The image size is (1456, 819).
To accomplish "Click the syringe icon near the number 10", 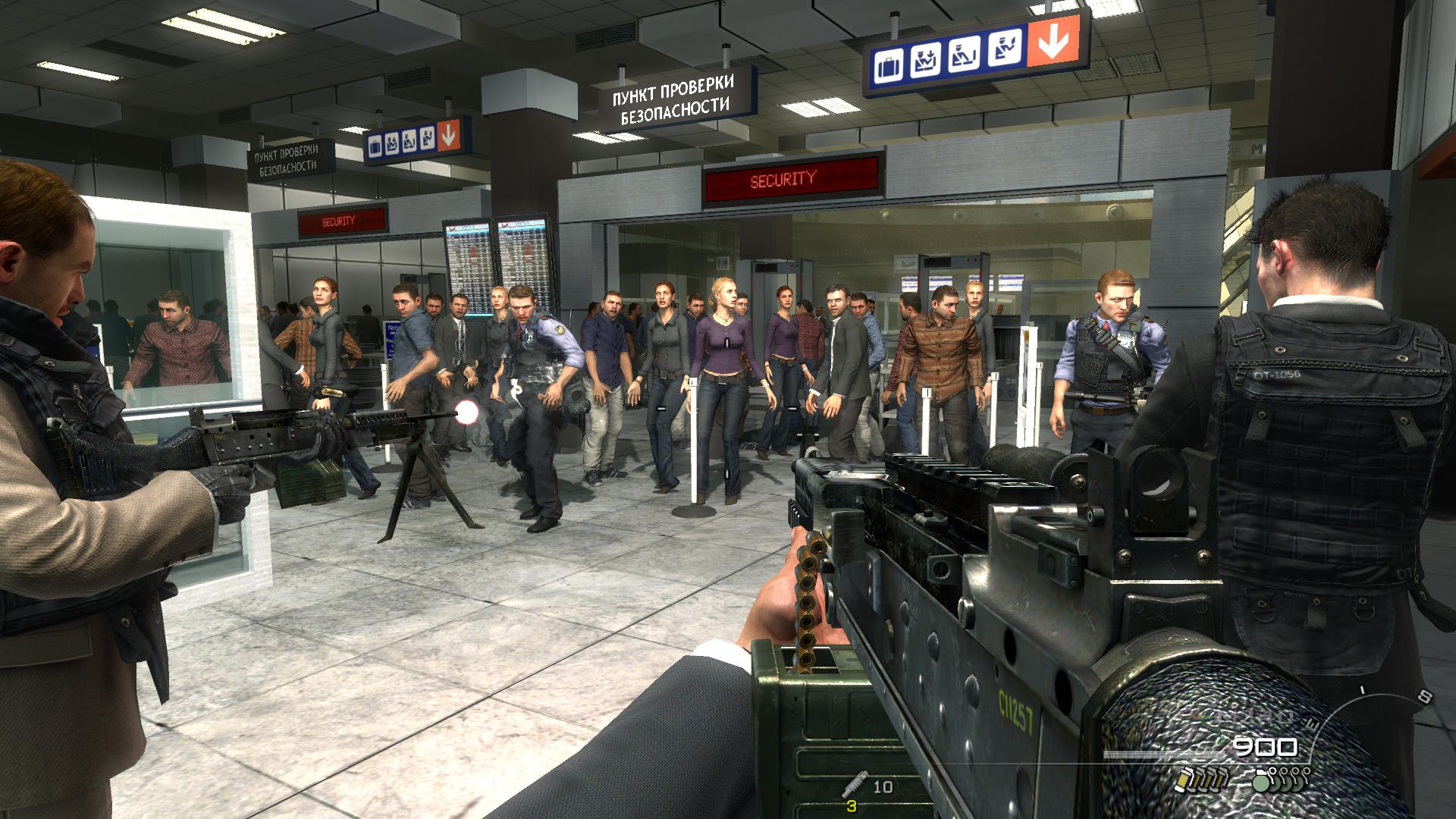I will click(x=855, y=783).
